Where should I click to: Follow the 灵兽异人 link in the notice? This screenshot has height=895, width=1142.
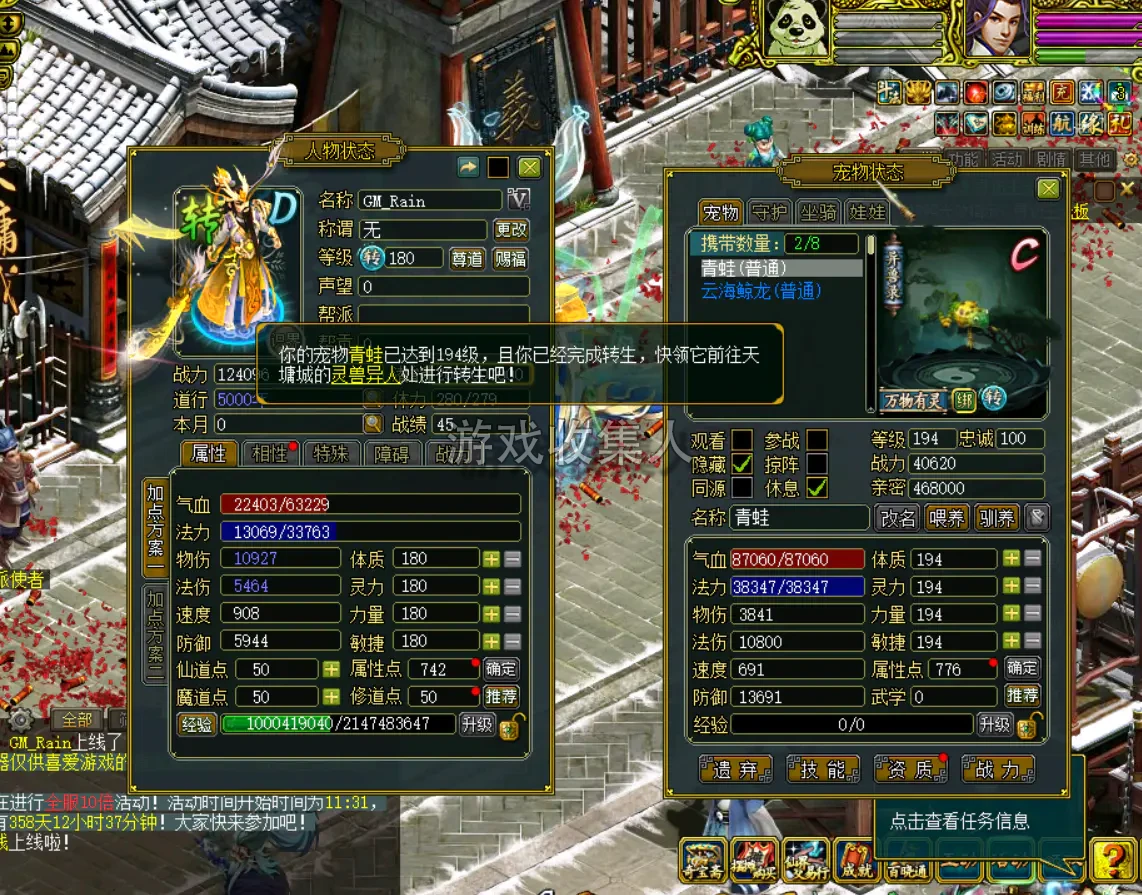click(x=365, y=376)
